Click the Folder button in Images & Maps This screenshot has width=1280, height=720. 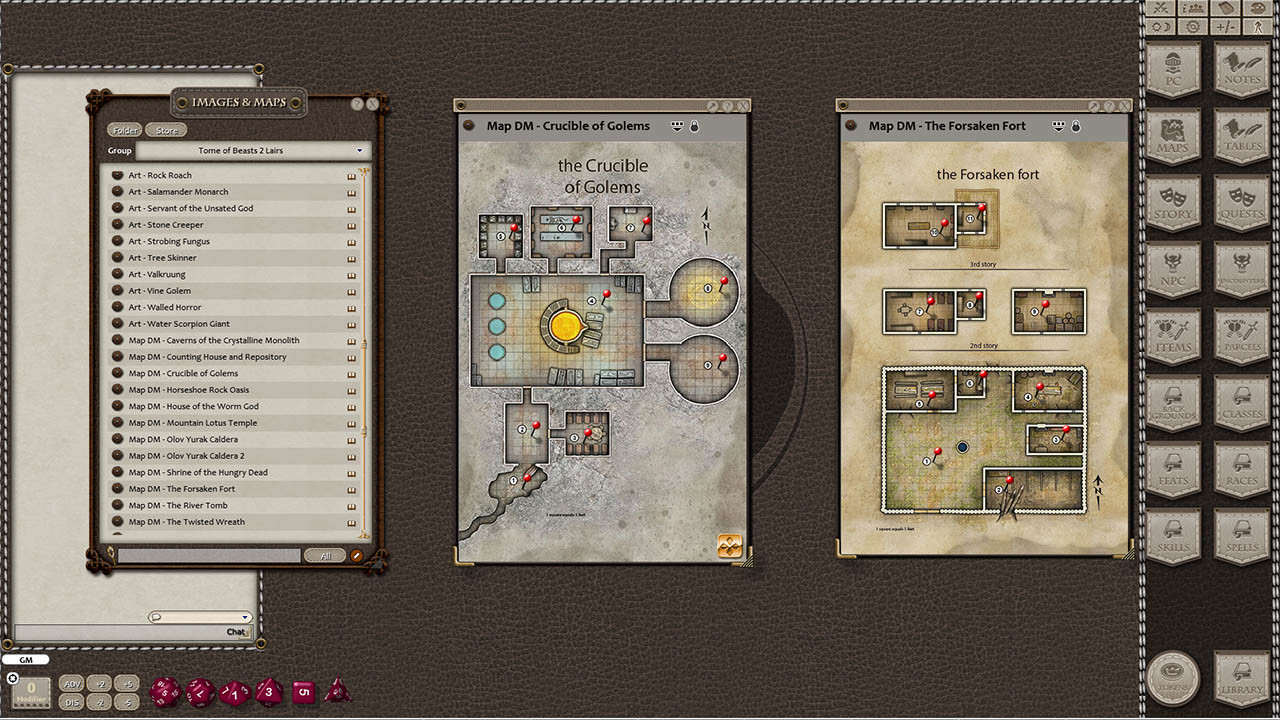point(123,129)
